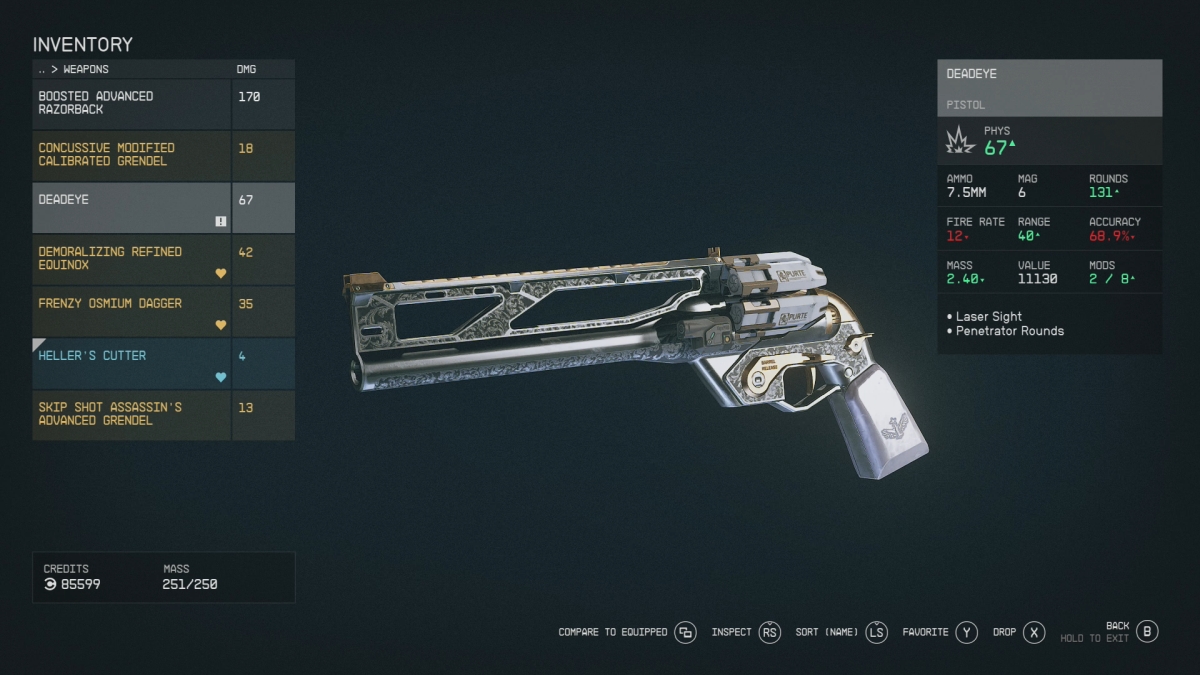Select the Frenzy Osmium Dagger
The height and width of the screenshot is (675, 1200).
coord(132,311)
